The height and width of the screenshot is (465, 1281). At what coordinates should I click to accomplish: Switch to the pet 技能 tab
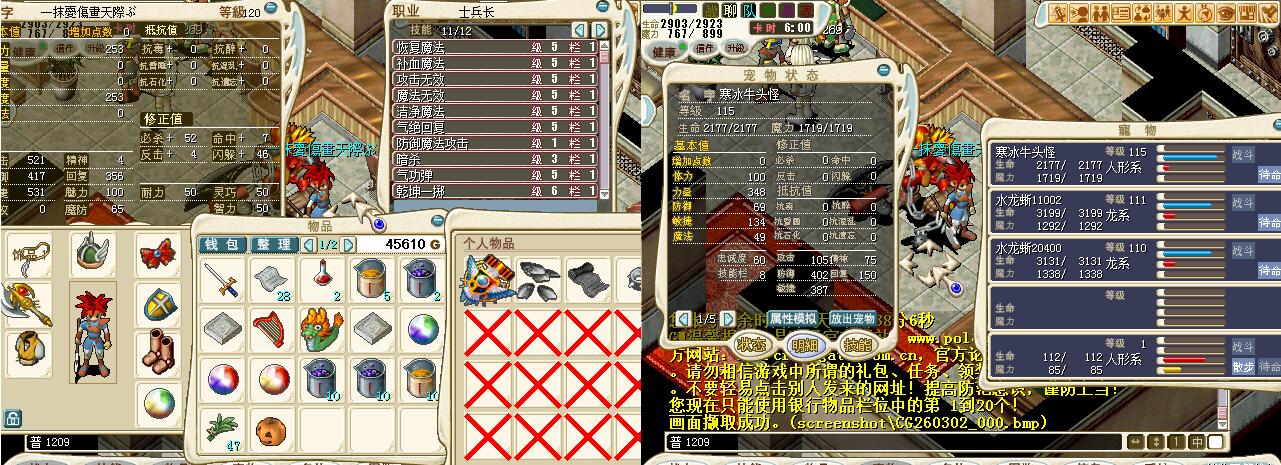click(856, 343)
